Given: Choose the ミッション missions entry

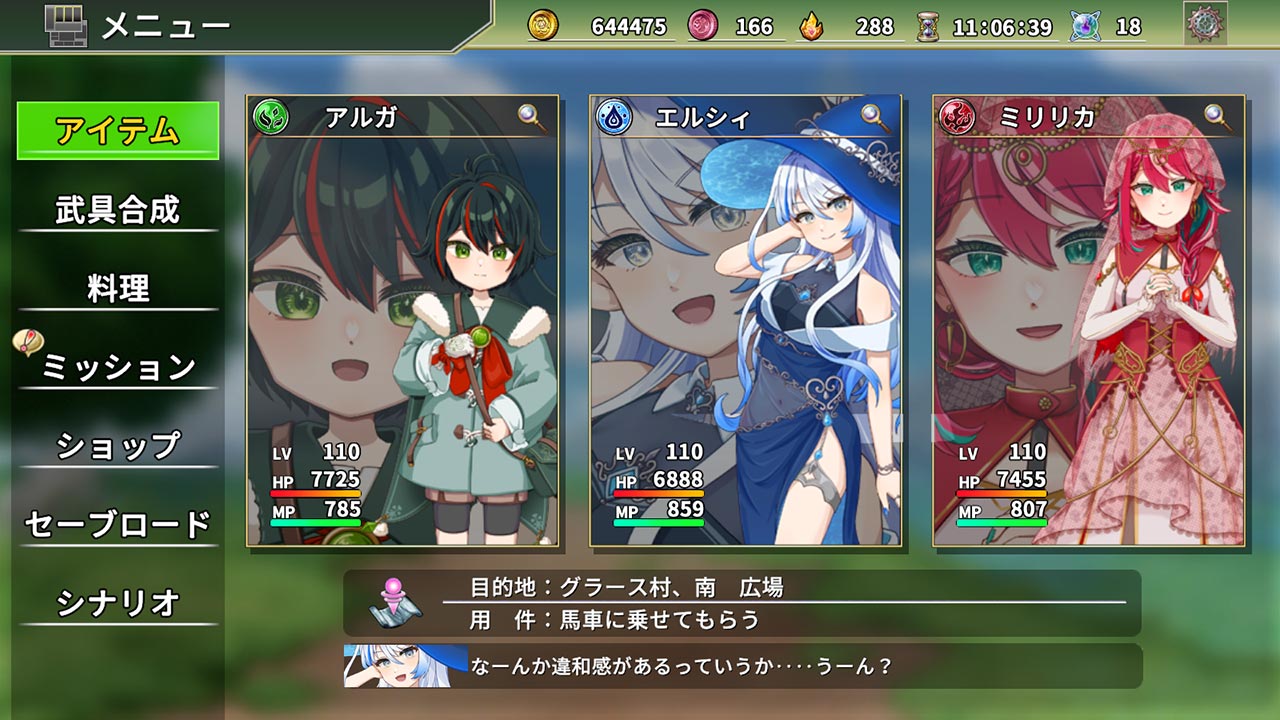Looking at the screenshot, I should click(118, 367).
